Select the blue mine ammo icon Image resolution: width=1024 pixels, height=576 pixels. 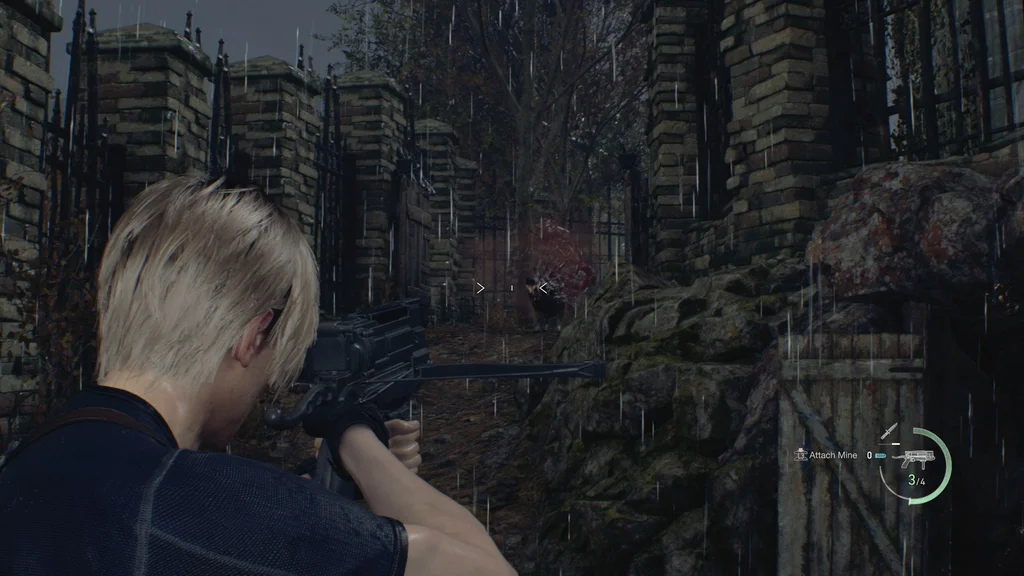click(879, 455)
